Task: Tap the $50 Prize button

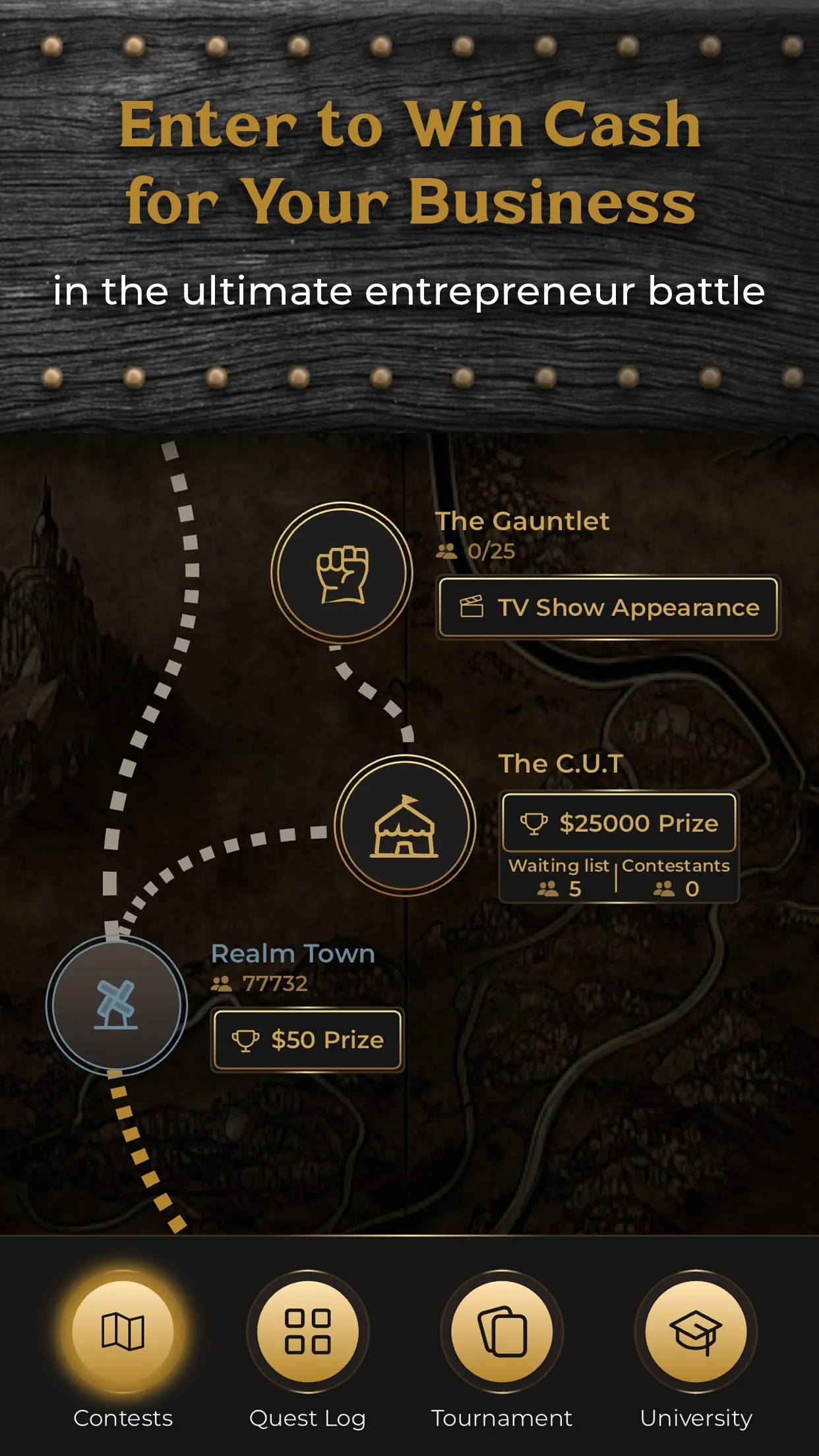Action: click(307, 1040)
